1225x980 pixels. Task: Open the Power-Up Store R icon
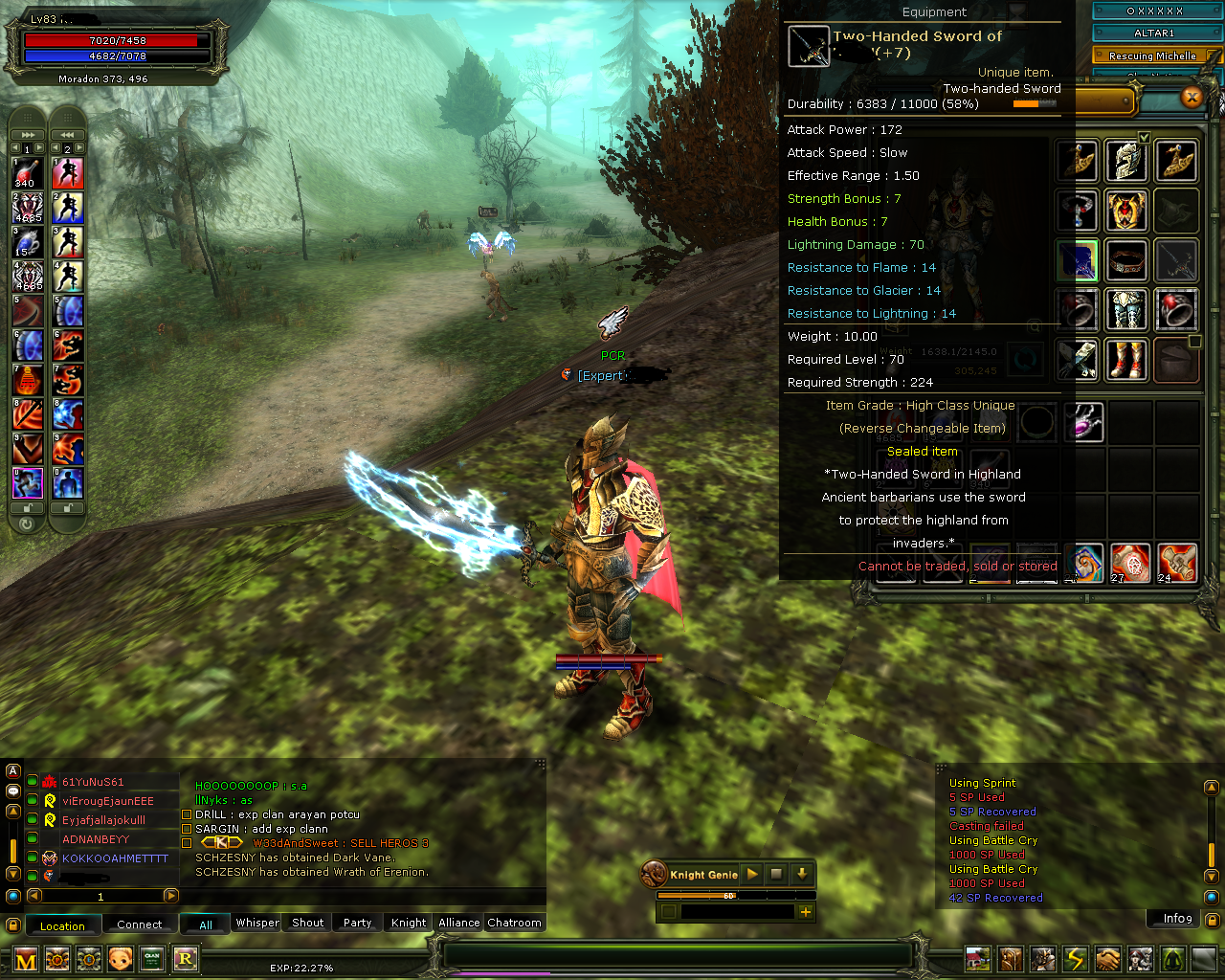pos(186,958)
